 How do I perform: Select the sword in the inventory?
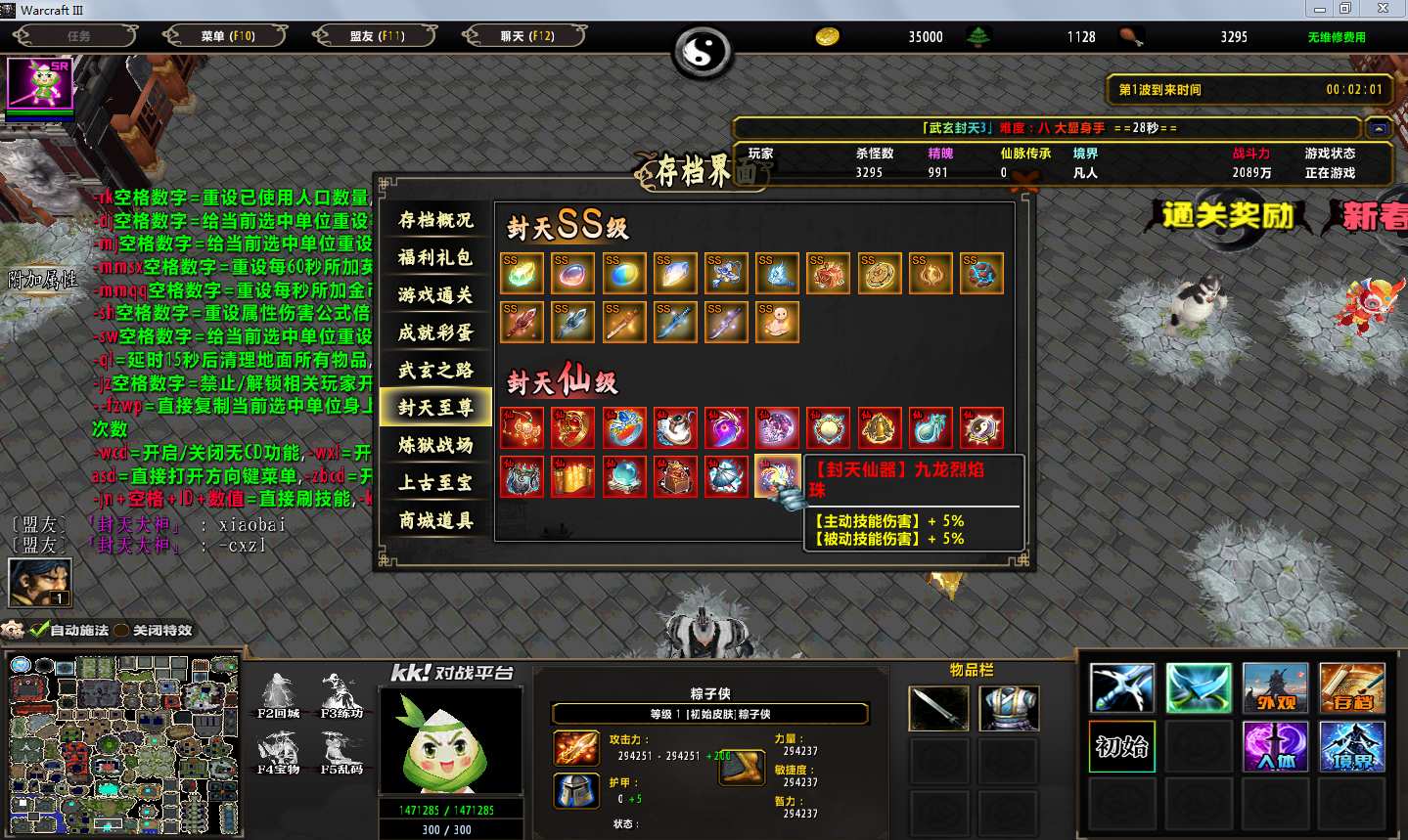pyautogui.click(x=938, y=708)
